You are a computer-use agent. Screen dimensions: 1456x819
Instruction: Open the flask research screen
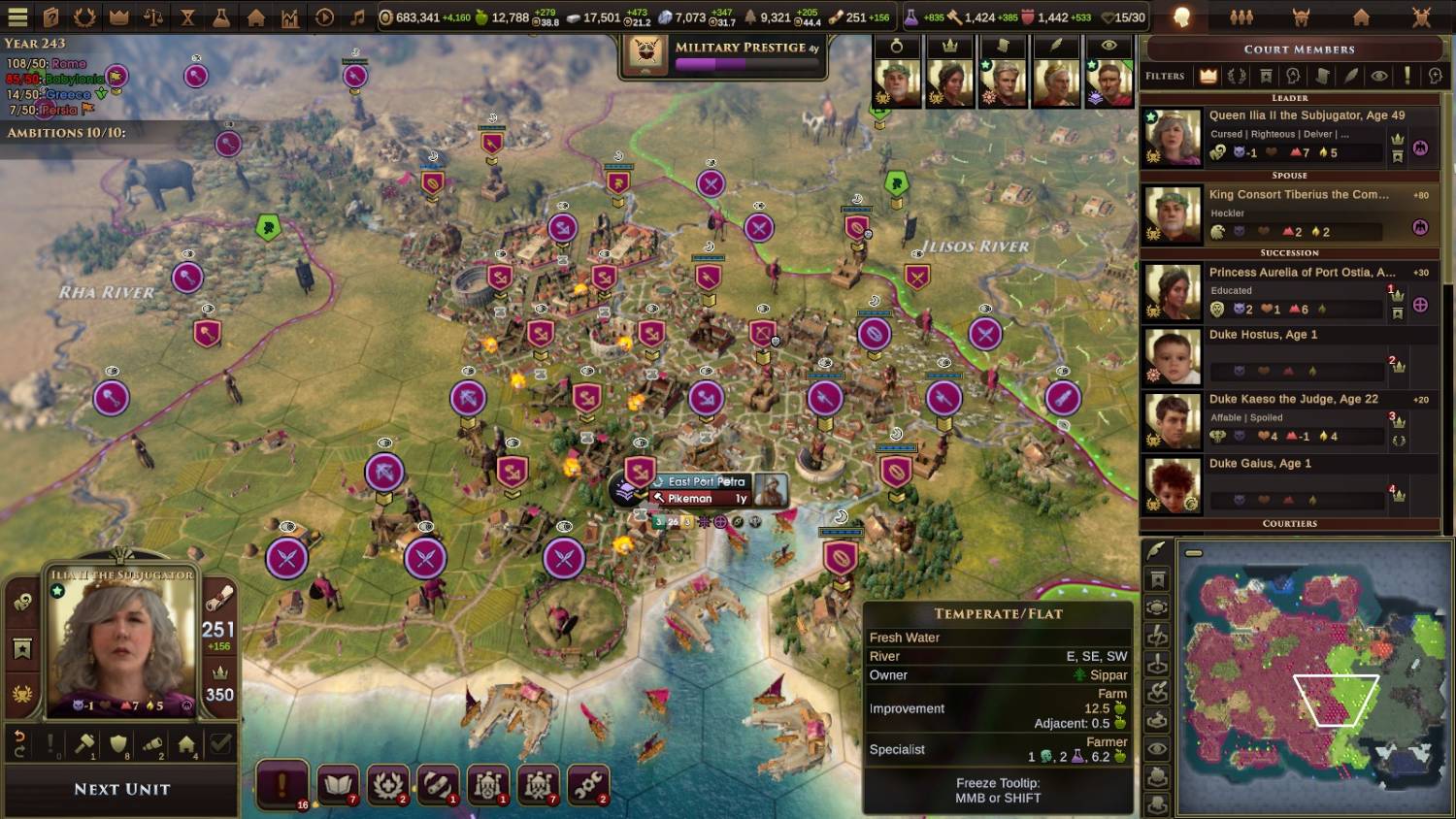point(221,16)
